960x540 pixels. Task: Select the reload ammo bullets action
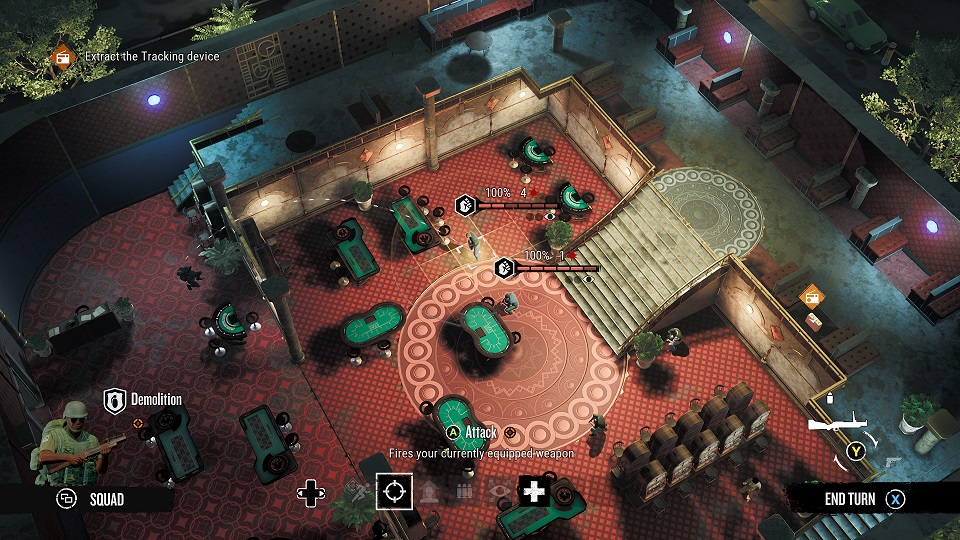(463, 491)
